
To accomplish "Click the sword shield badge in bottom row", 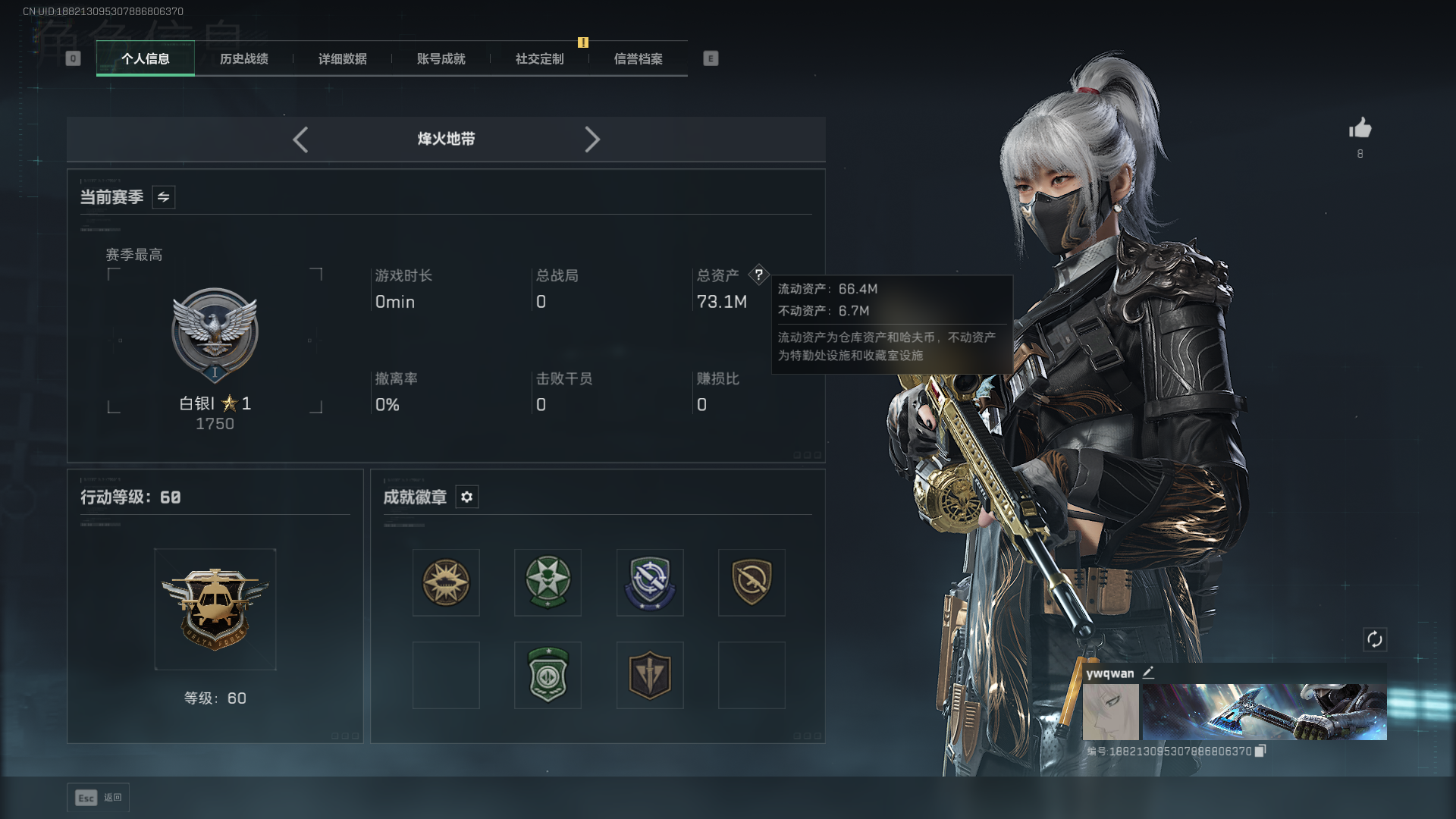I will click(x=649, y=675).
